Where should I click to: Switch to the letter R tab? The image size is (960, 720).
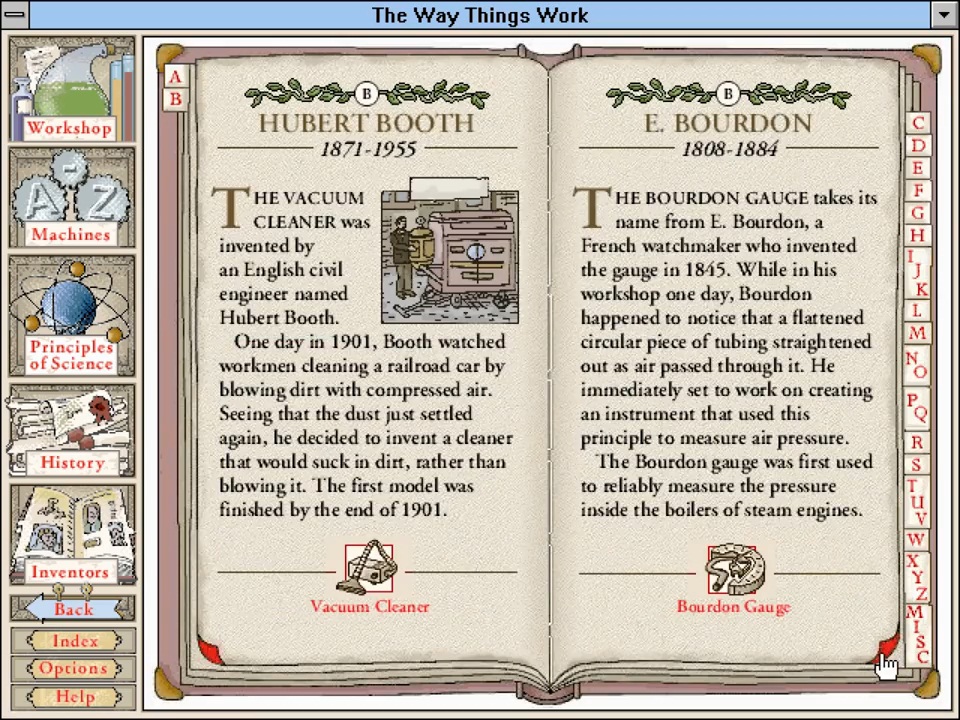pos(917,441)
